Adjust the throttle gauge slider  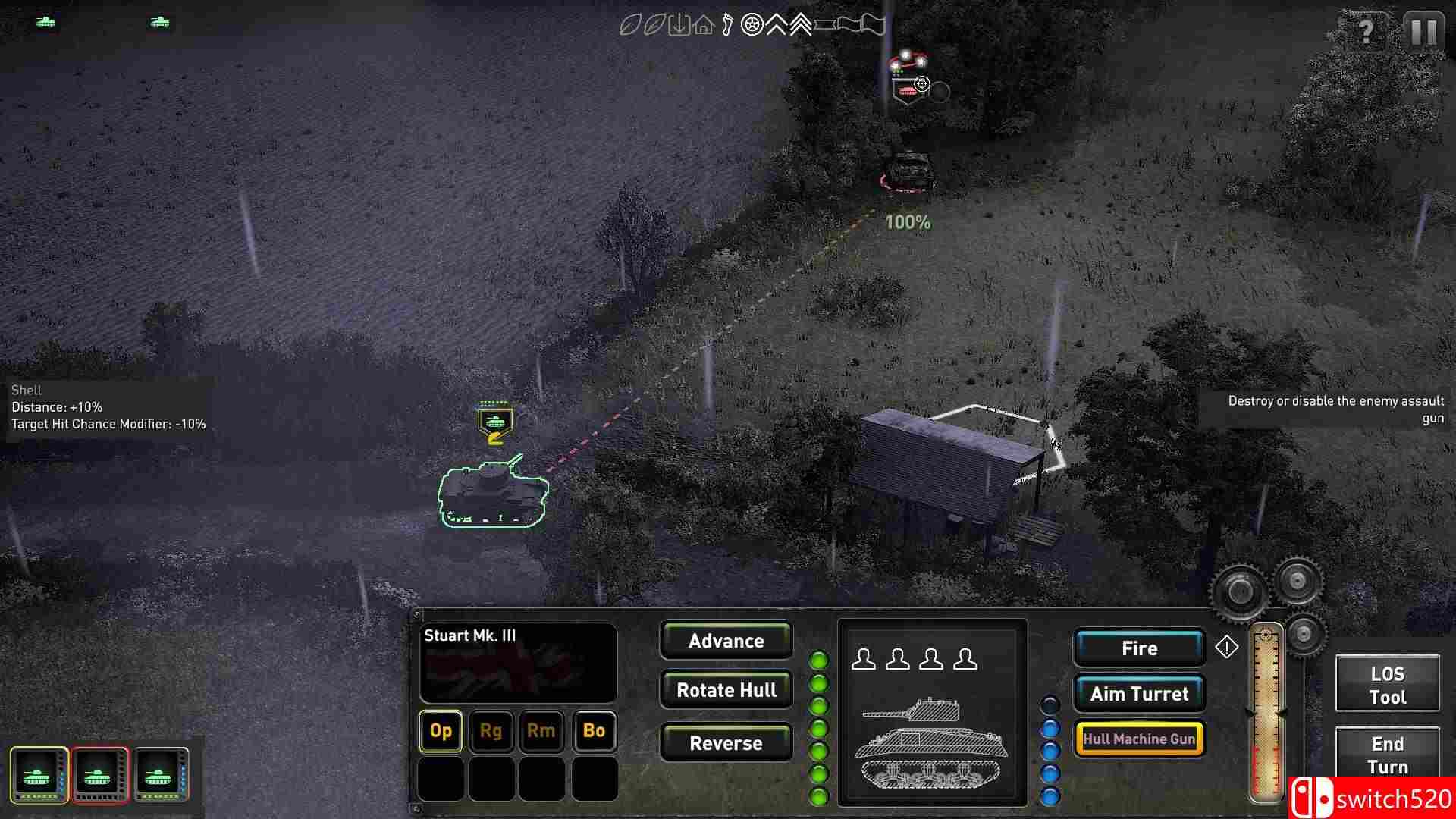tap(1265, 713)
